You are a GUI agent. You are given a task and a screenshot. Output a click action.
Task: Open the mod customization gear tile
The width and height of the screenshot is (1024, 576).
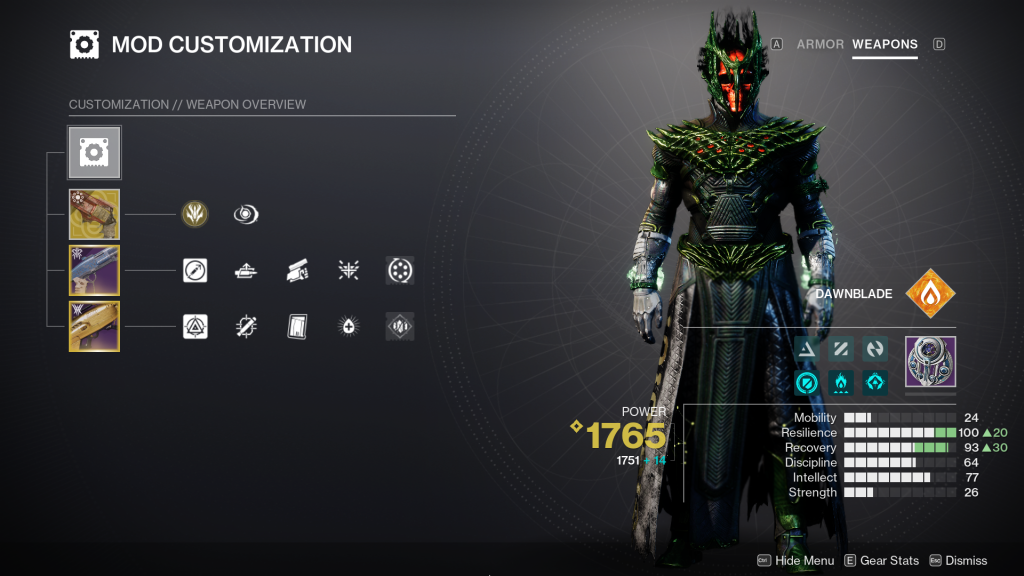[x=94, y=152]
